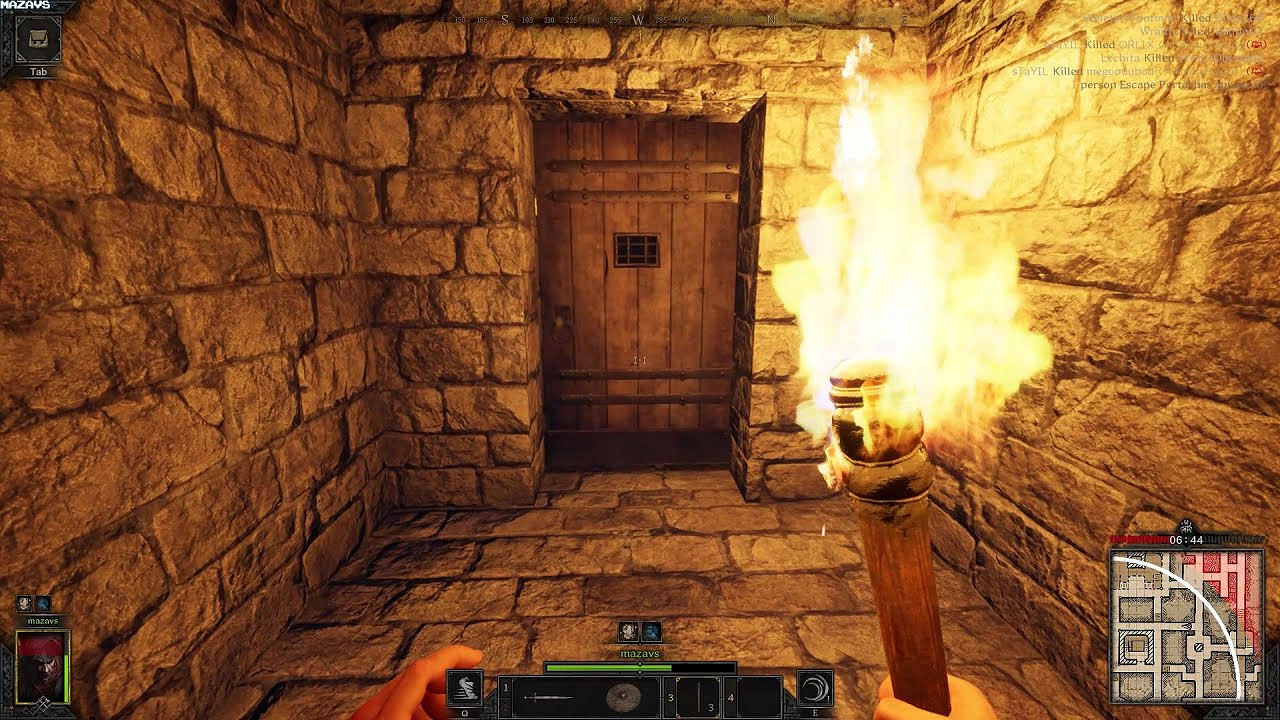
Task: Click the blue second teammate portrait
Action: (652, 632)
